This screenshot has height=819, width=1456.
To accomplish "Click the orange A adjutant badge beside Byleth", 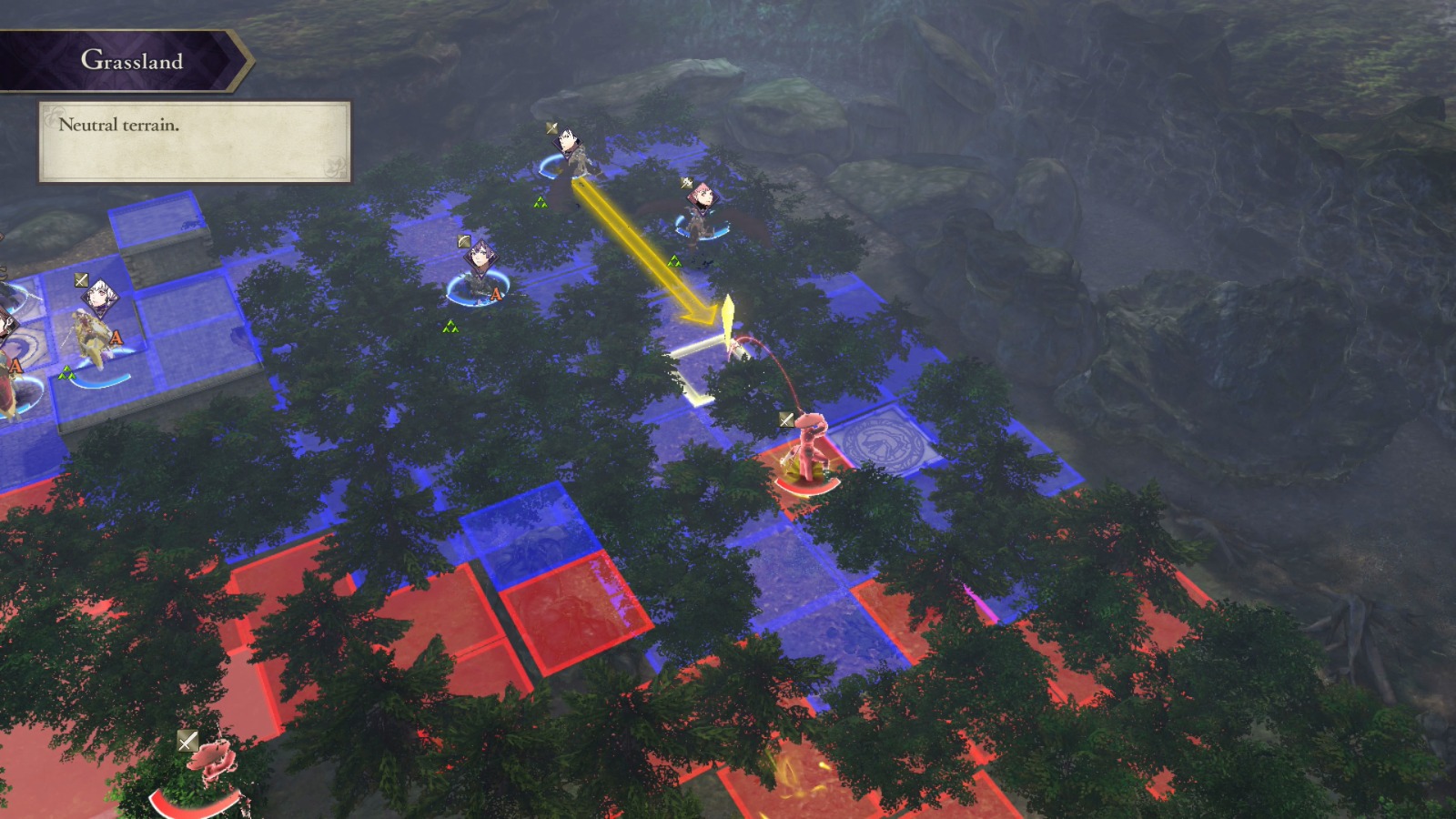I will click(116, 339).
